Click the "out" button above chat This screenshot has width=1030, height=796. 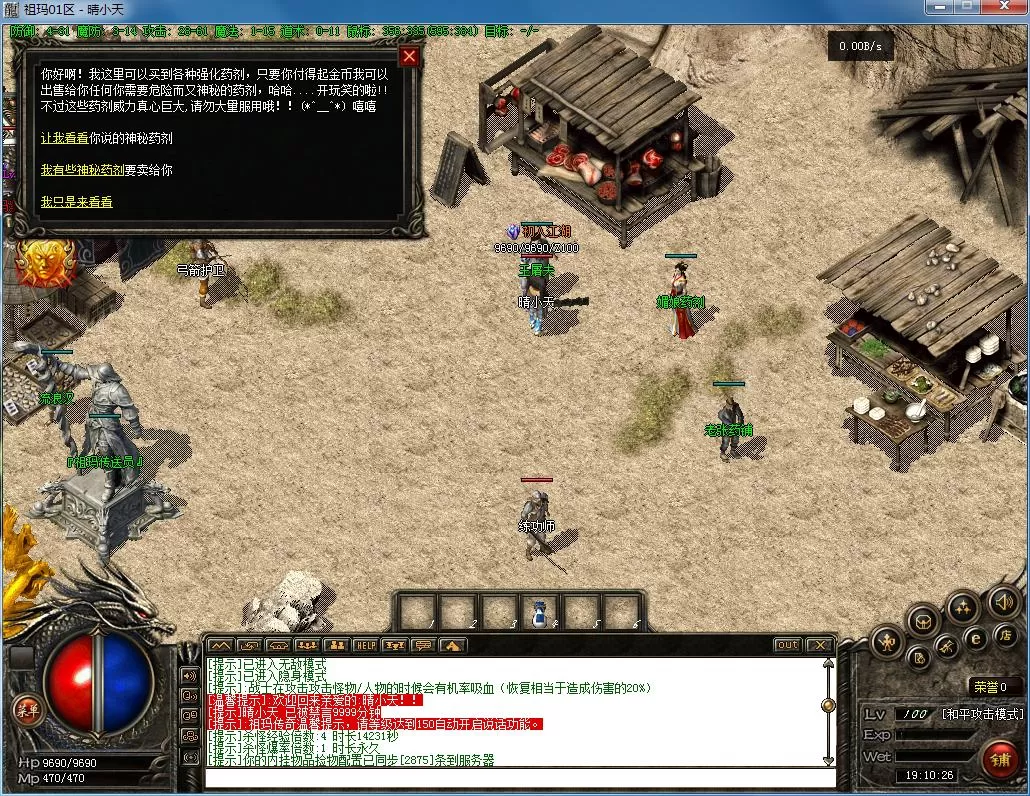[788, 645]
